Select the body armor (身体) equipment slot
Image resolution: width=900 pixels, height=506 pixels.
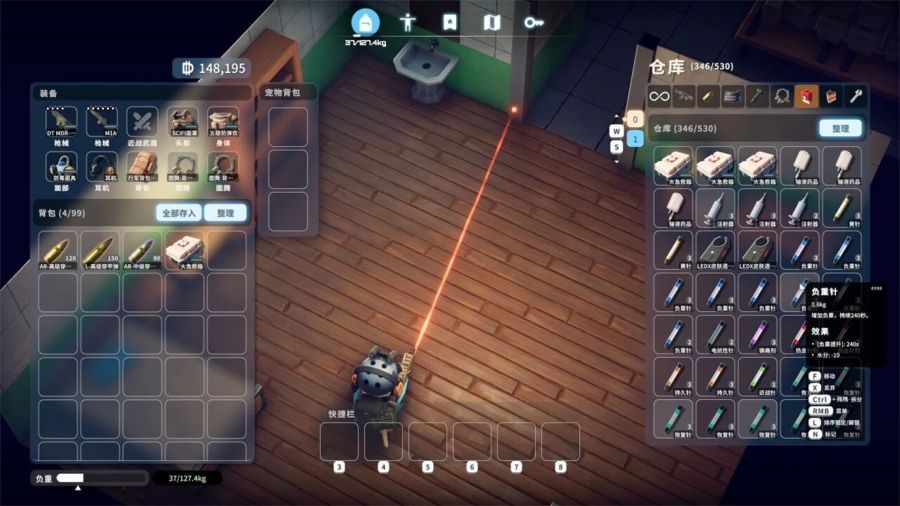click(x=222, y=124)
